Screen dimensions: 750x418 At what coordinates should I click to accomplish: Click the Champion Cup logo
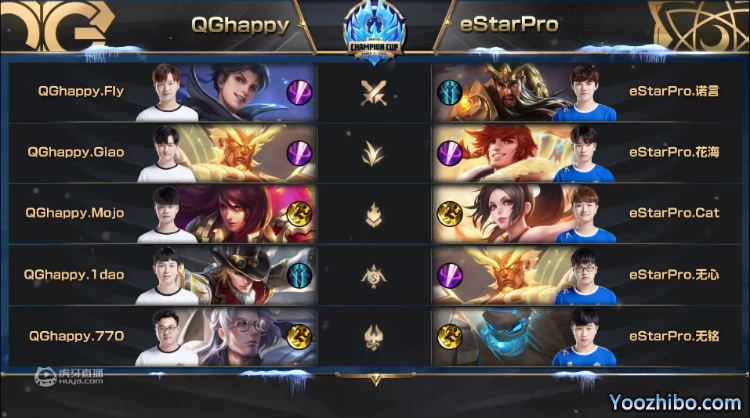[374, 35]
